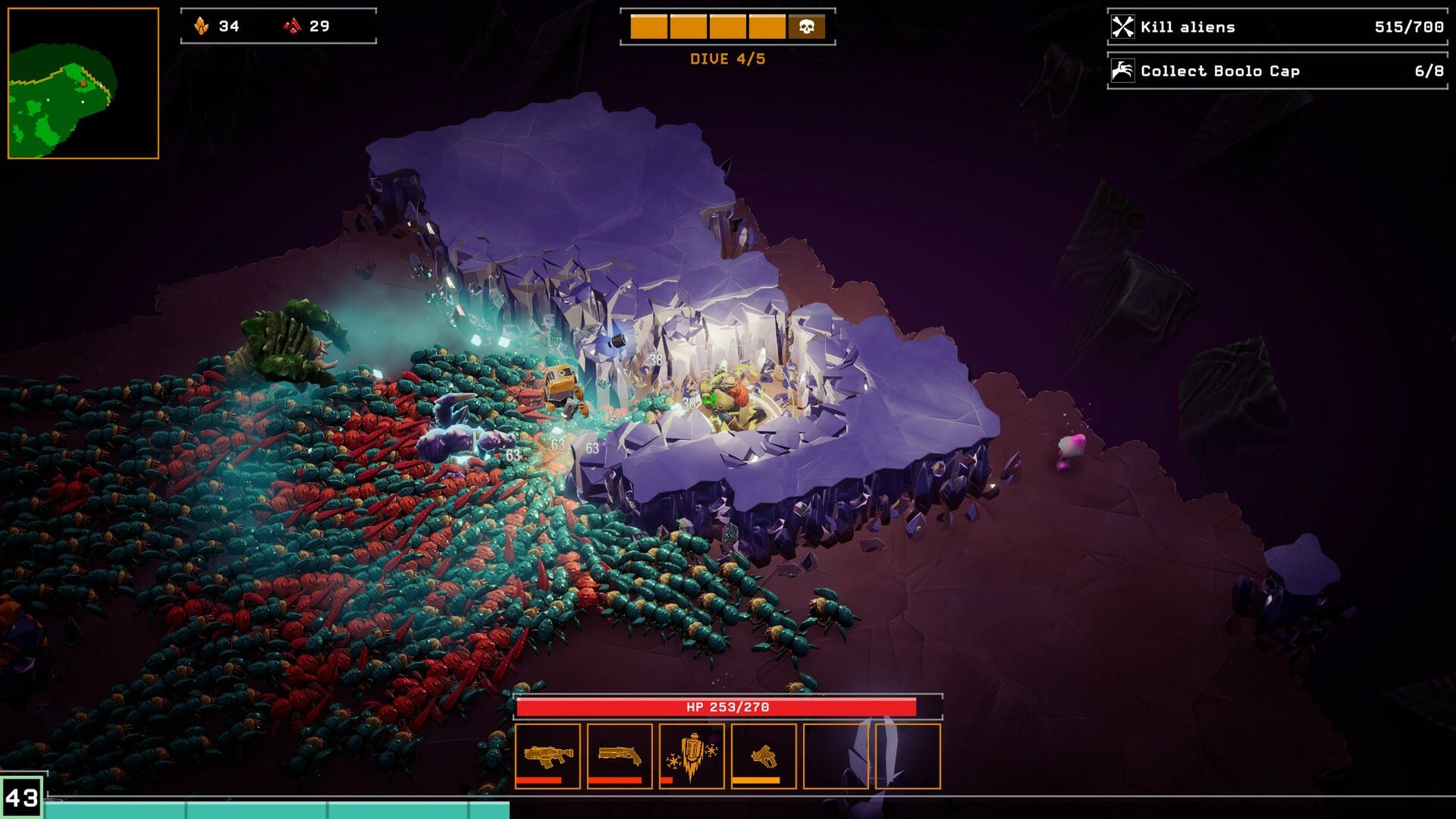Click the Boolo Cap mushroom objective icon
This screenshot has width=1456, height=819.
(x=1123, y=71)
